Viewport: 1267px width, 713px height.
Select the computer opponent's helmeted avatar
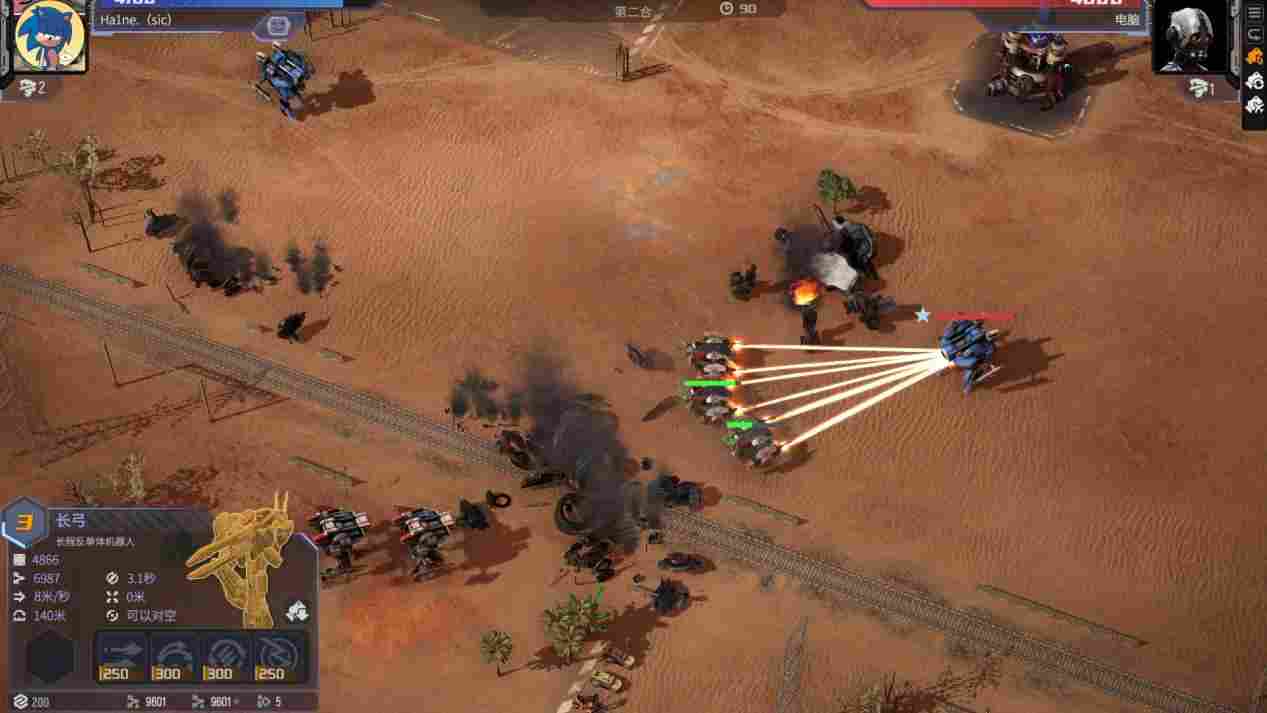[1191, 37]
